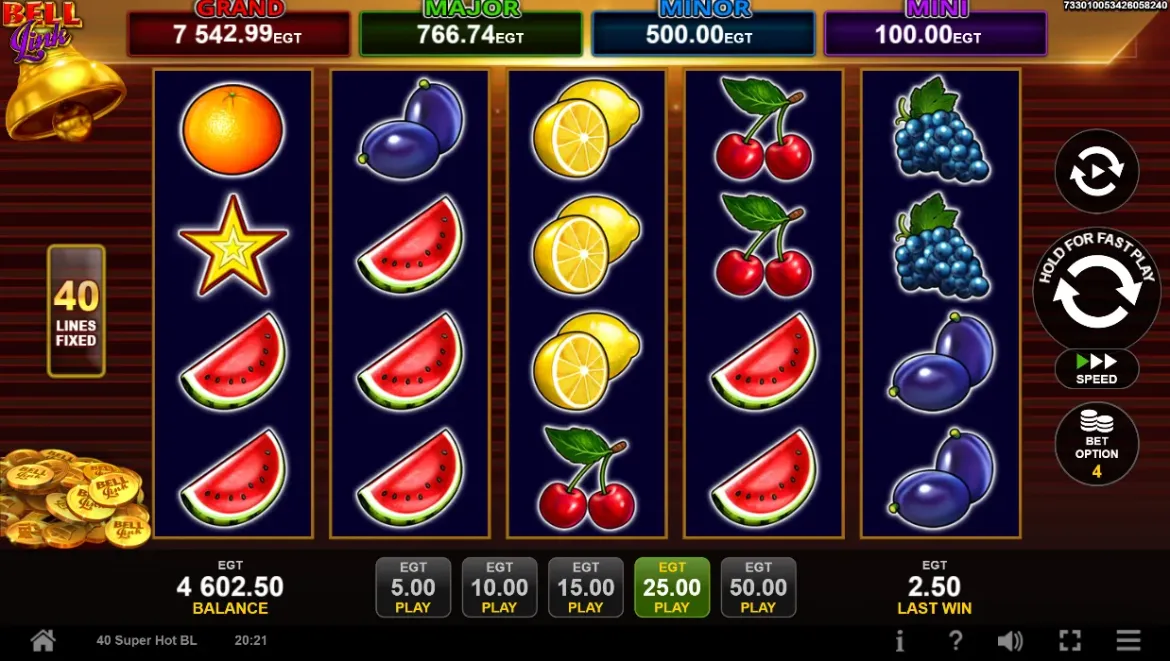Select the Major jackpot display
Viewport: 1170px width, 661px height.
[x=470, y=33]
